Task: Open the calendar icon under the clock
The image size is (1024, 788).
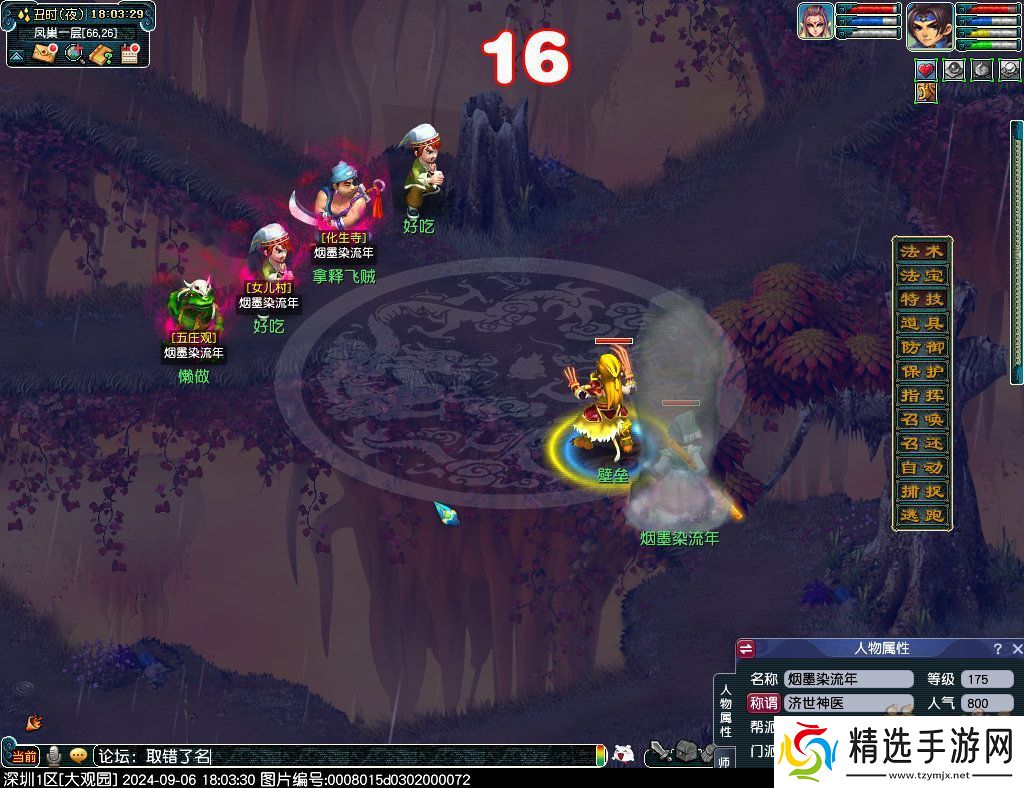Action: (x=128, y=54)
